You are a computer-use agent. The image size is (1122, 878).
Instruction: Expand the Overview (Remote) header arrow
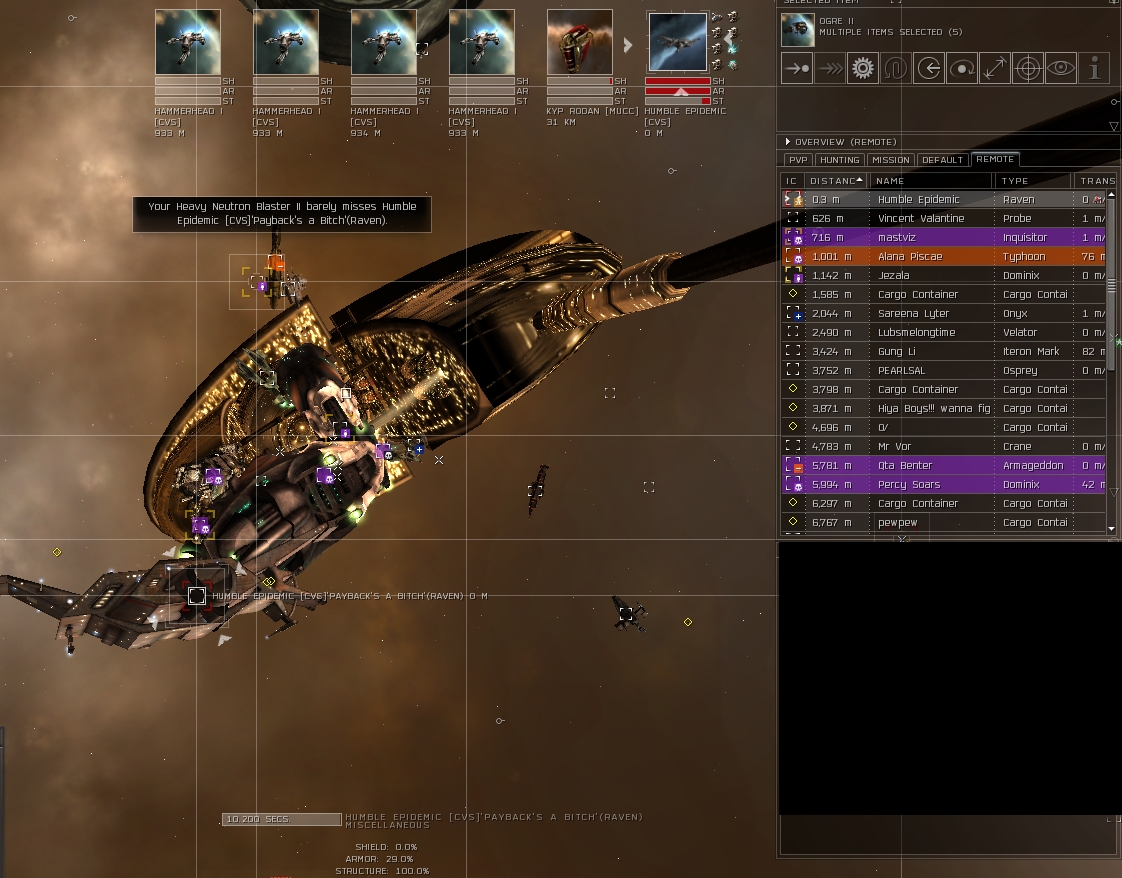788,142
